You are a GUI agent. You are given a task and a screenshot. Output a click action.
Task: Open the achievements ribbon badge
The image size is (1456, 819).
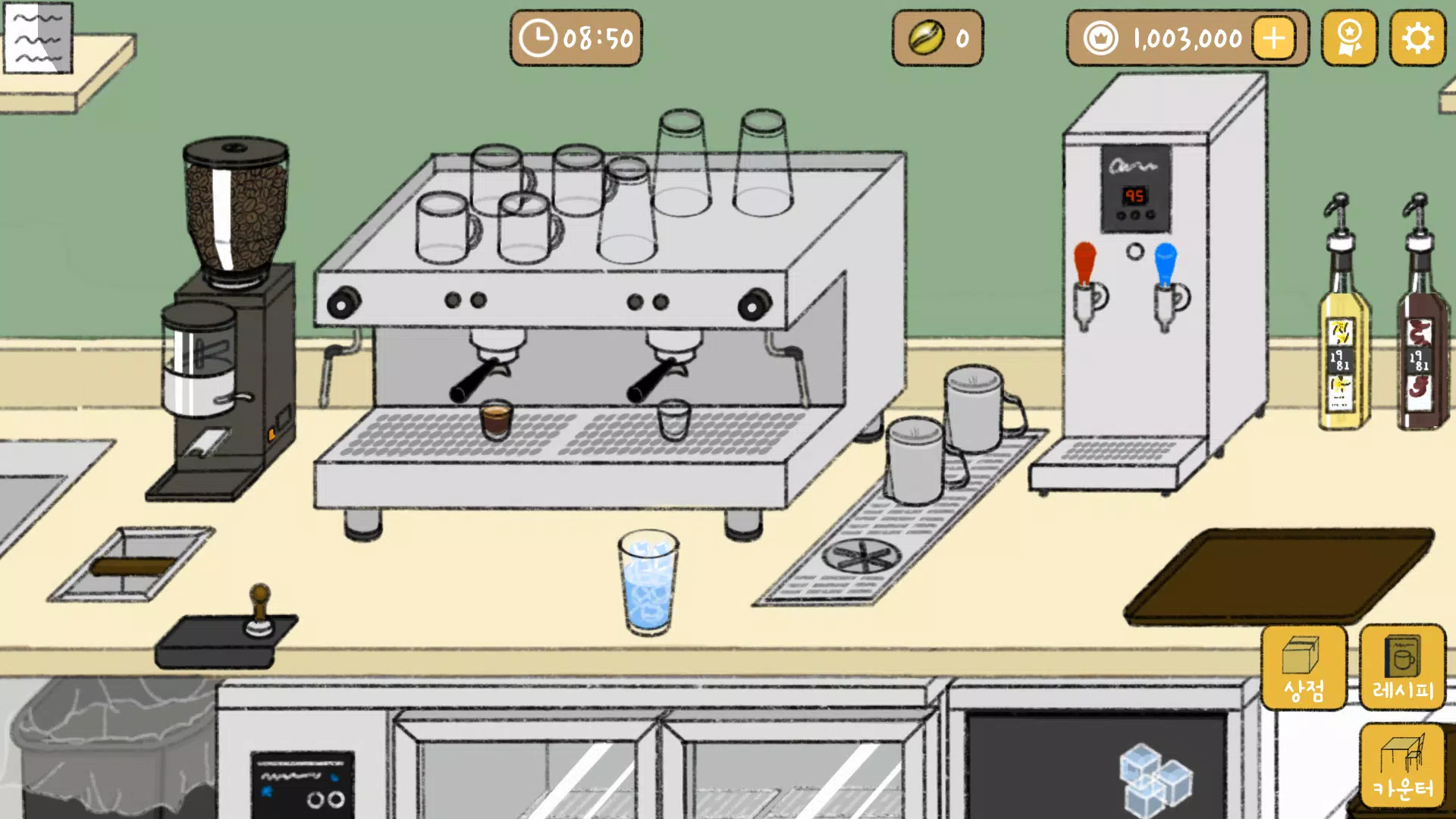tap(1349, 38)
